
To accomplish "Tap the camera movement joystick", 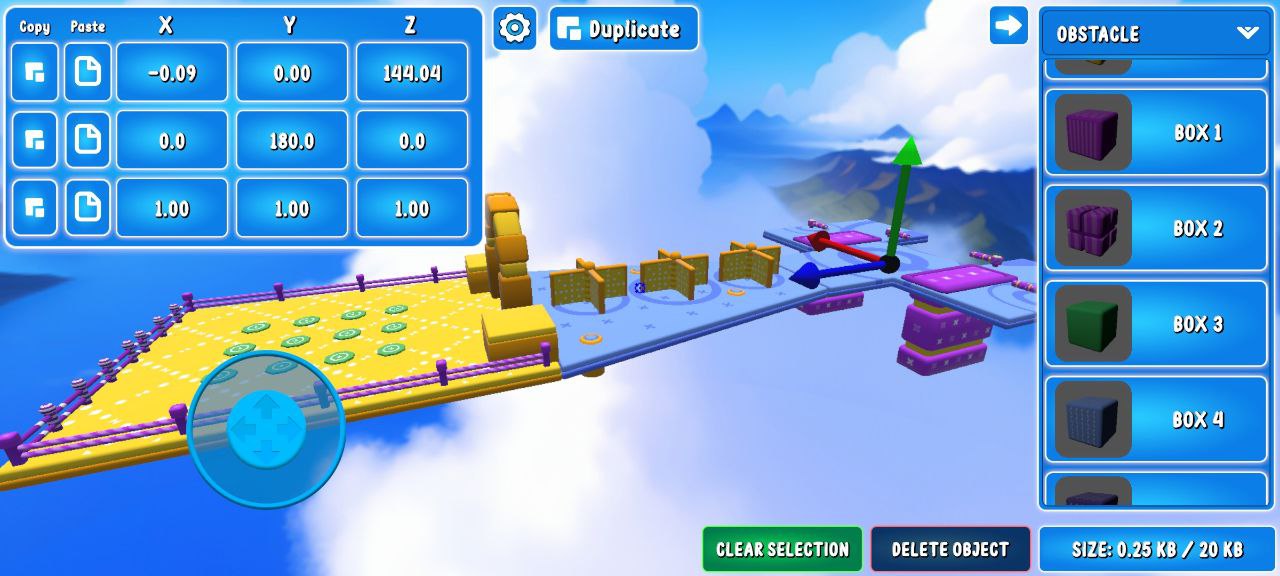I will [266, 428].
